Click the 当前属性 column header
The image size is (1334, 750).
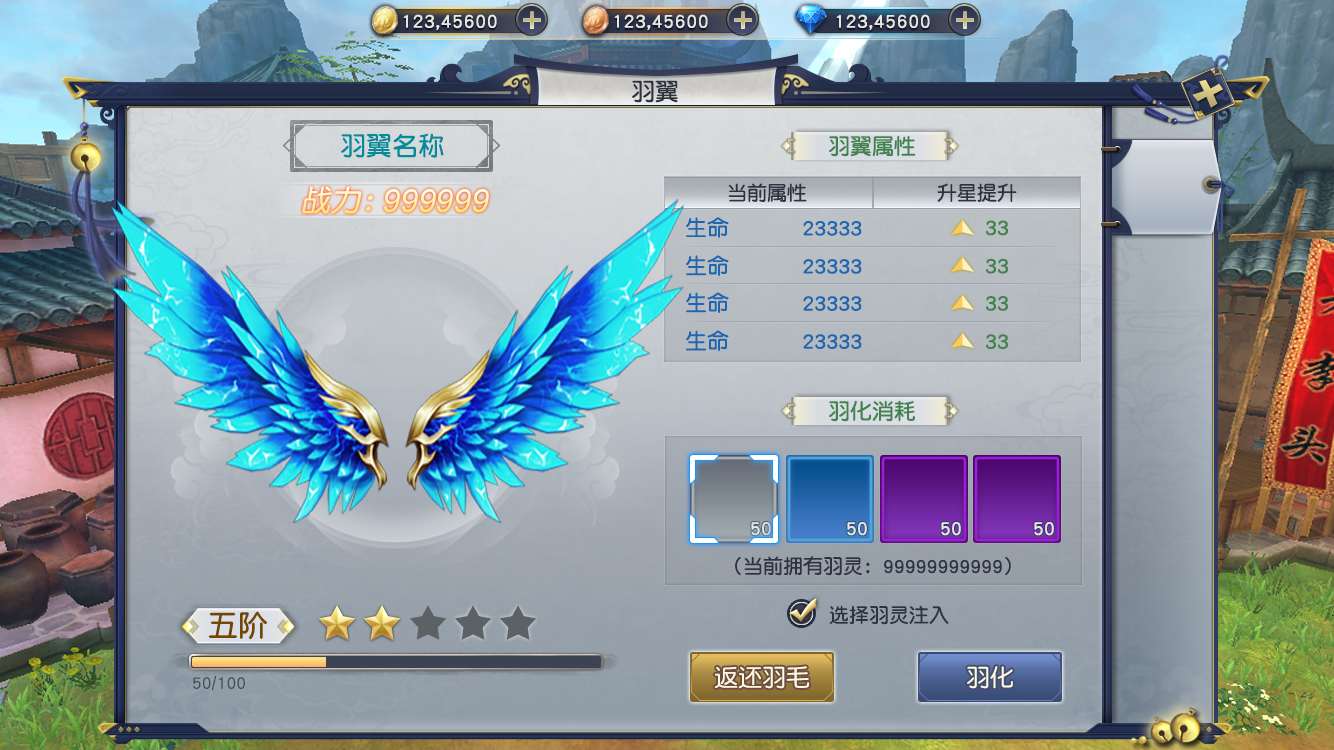(770, 192)
